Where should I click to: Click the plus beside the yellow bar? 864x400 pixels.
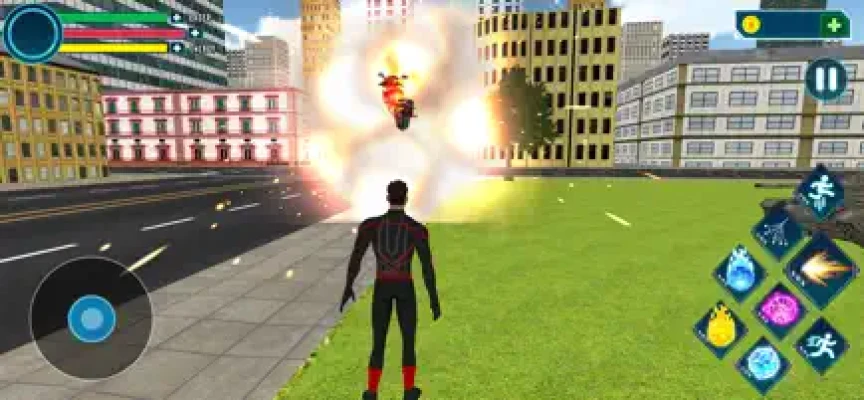pyautogui.click(x=177, y=48)
